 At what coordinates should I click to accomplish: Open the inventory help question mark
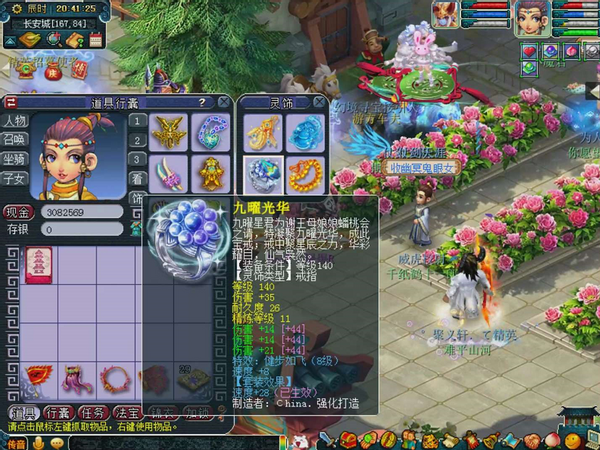[x=201, y=102]
